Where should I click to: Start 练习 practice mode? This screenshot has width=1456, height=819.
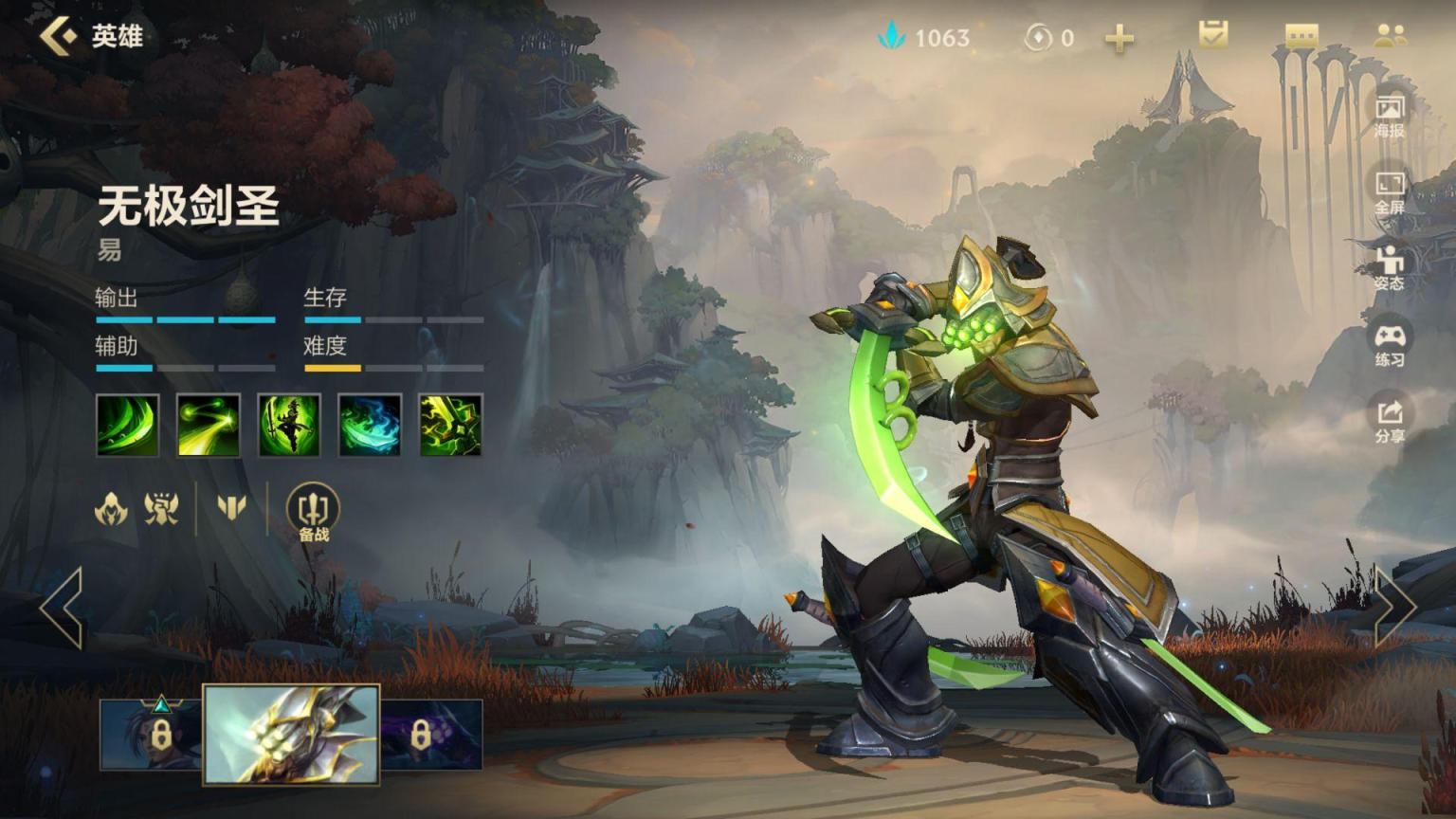pyautogui.click(x=1390, y=345)
